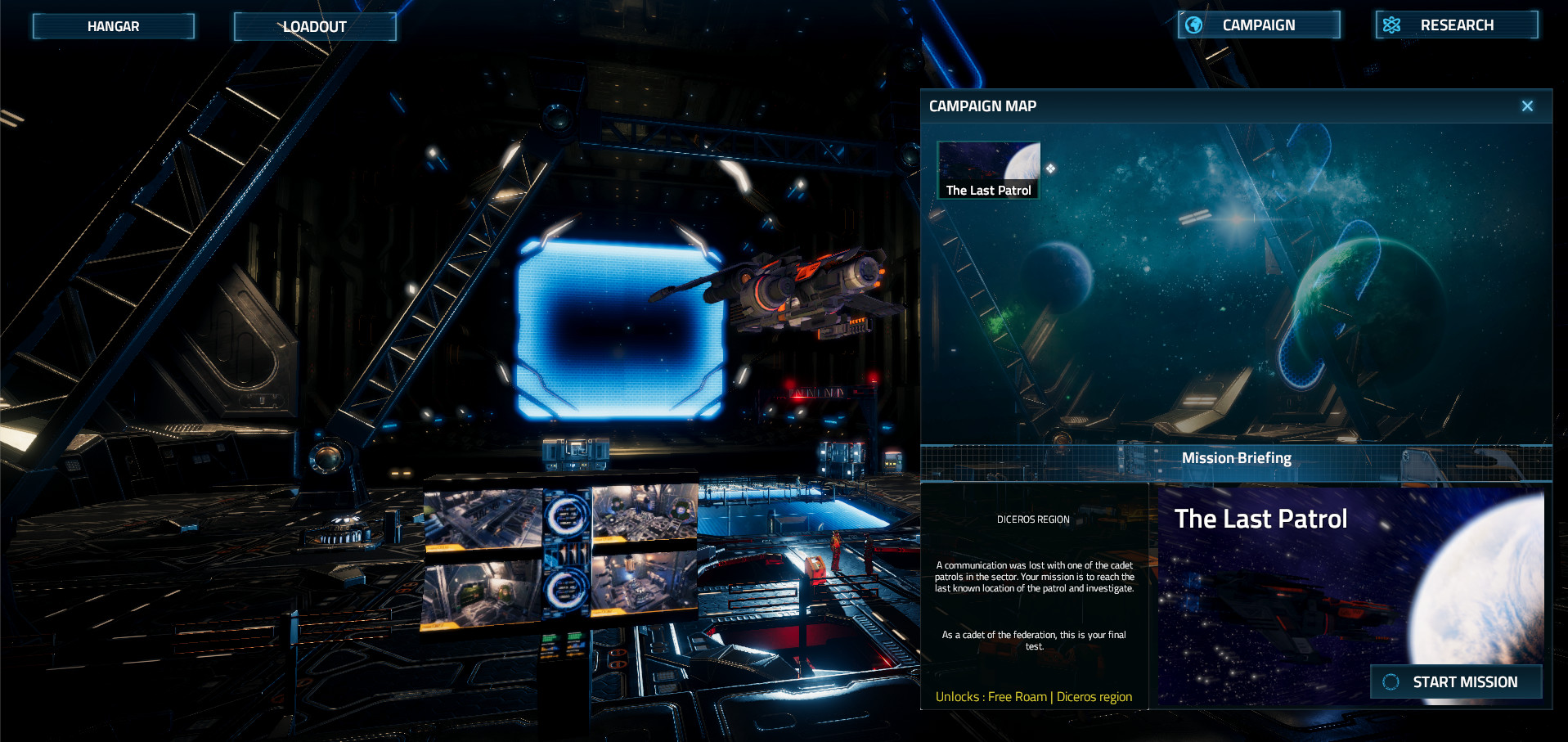
Task: Select The Last Patrol mission thumbnail
Action: (x=988, y=170)
